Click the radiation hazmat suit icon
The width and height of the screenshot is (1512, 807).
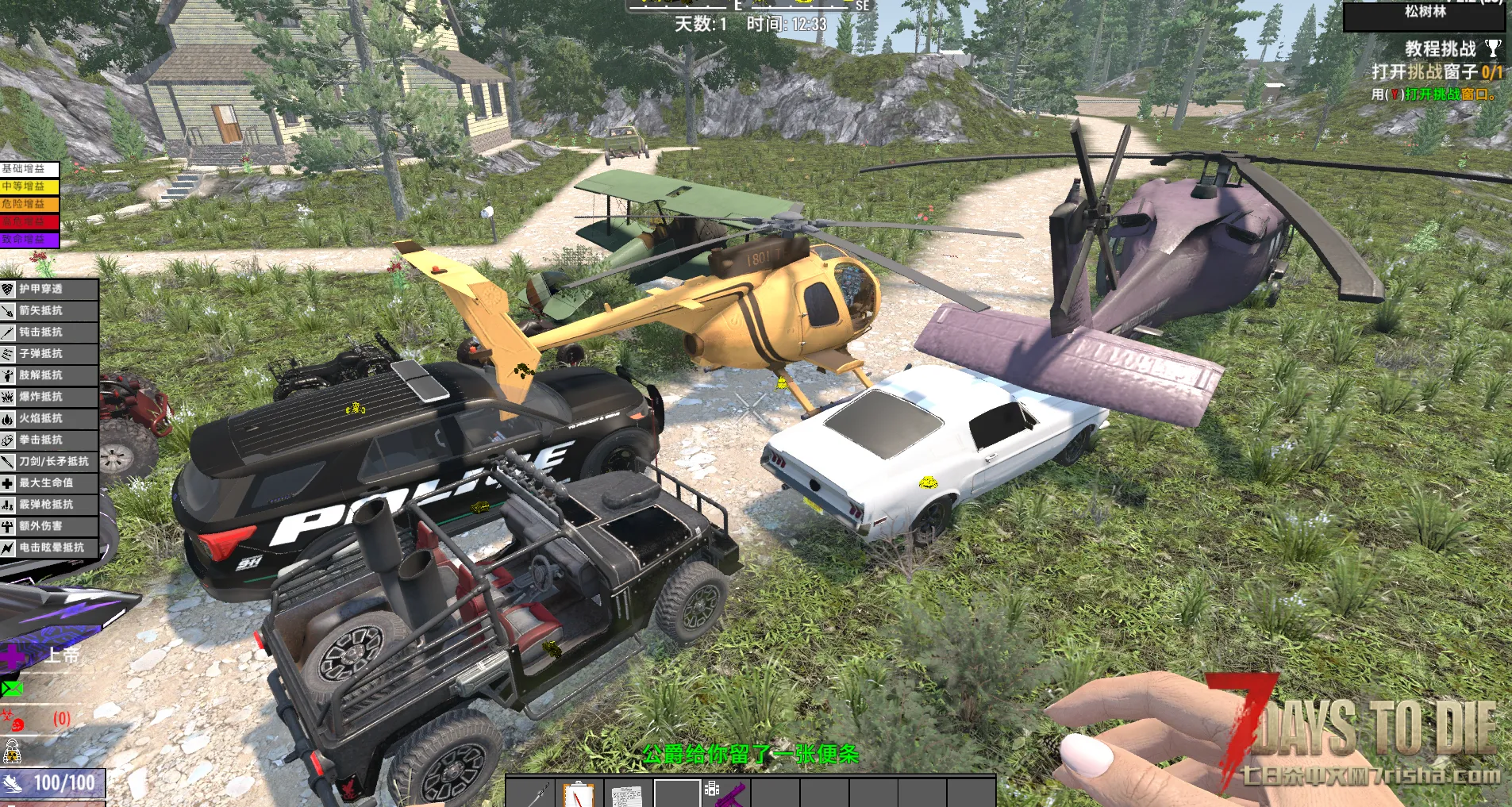12,750
